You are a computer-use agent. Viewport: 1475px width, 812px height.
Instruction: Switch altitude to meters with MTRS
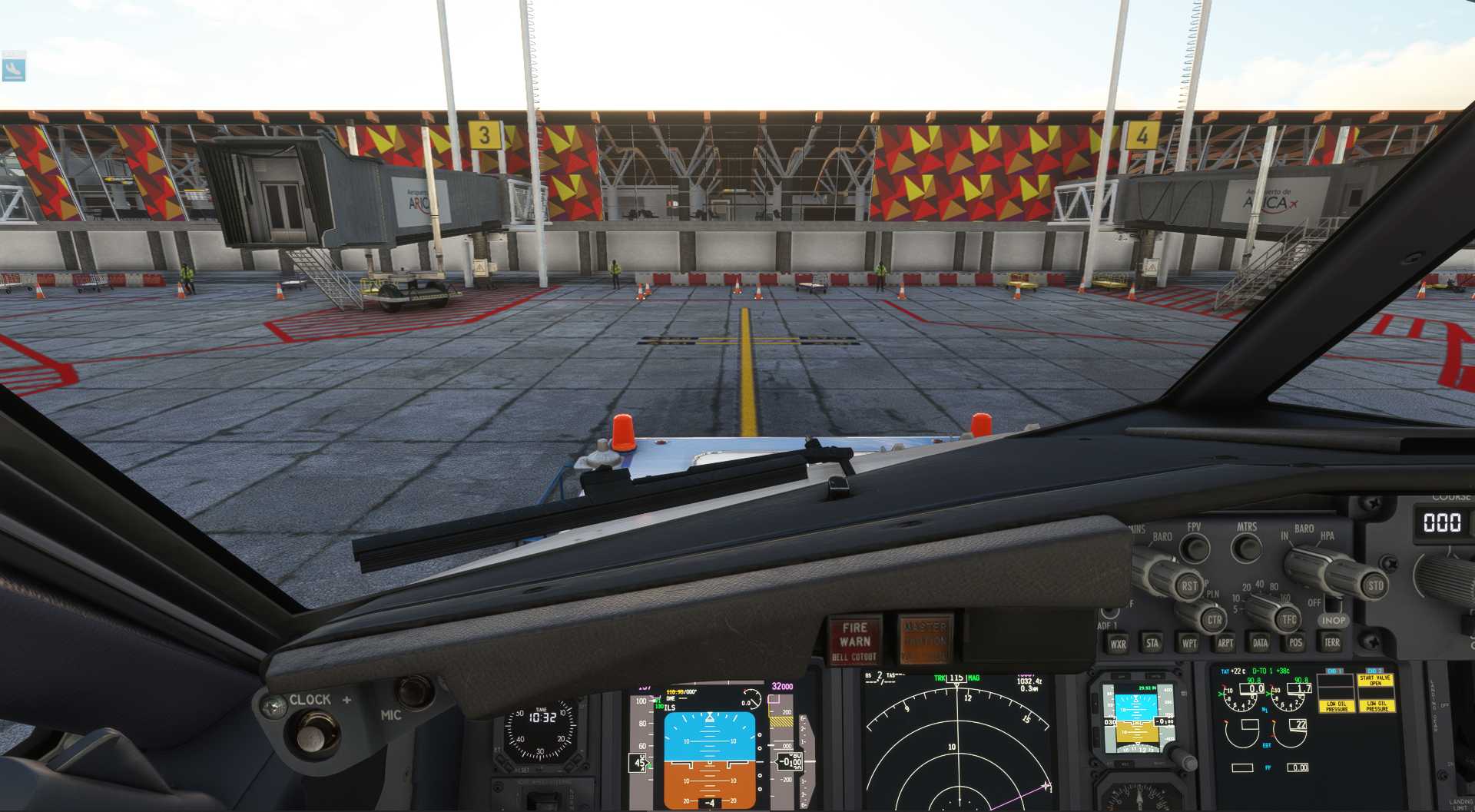click(1246, 548)
